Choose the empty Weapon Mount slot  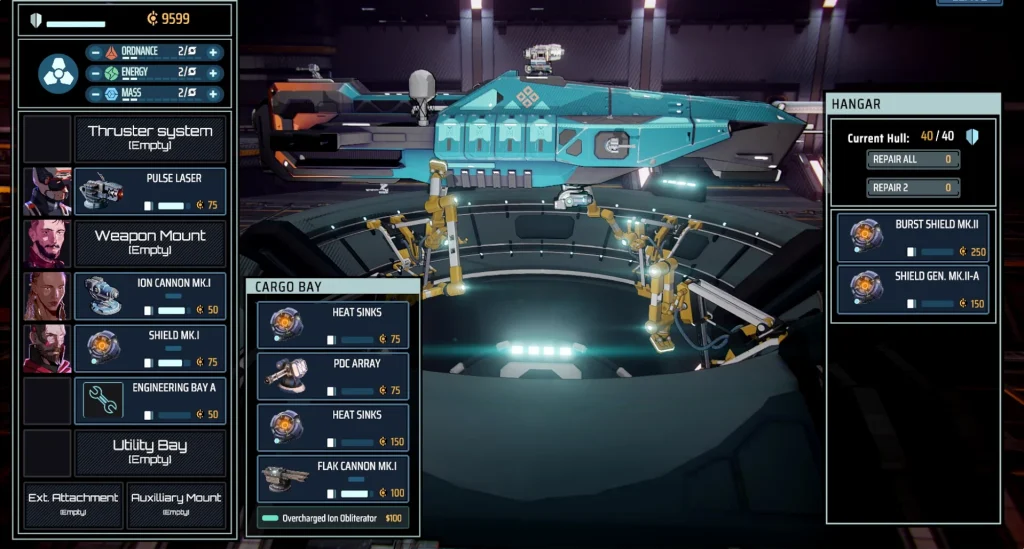(x=150, y=243)
